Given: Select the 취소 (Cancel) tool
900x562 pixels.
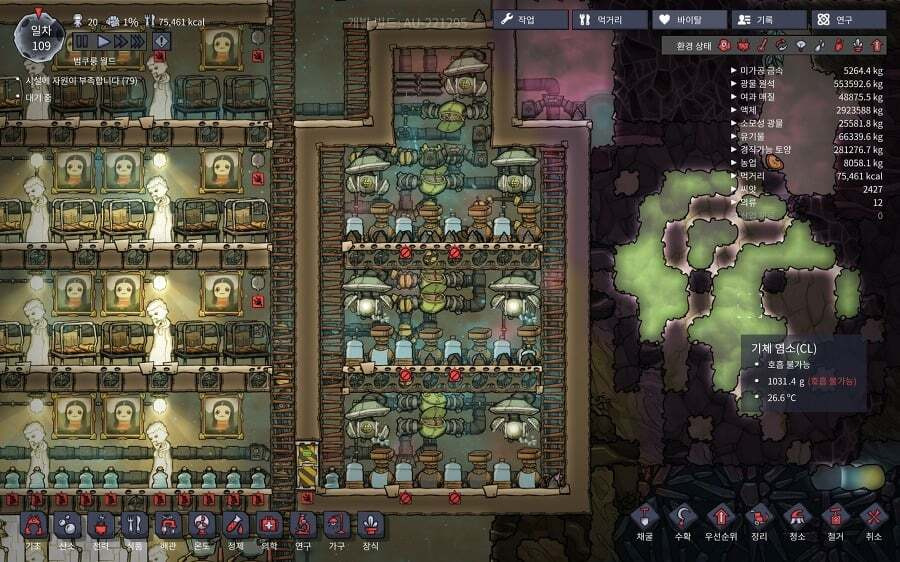Looking at the screenshot, I should tap(874, 522).
